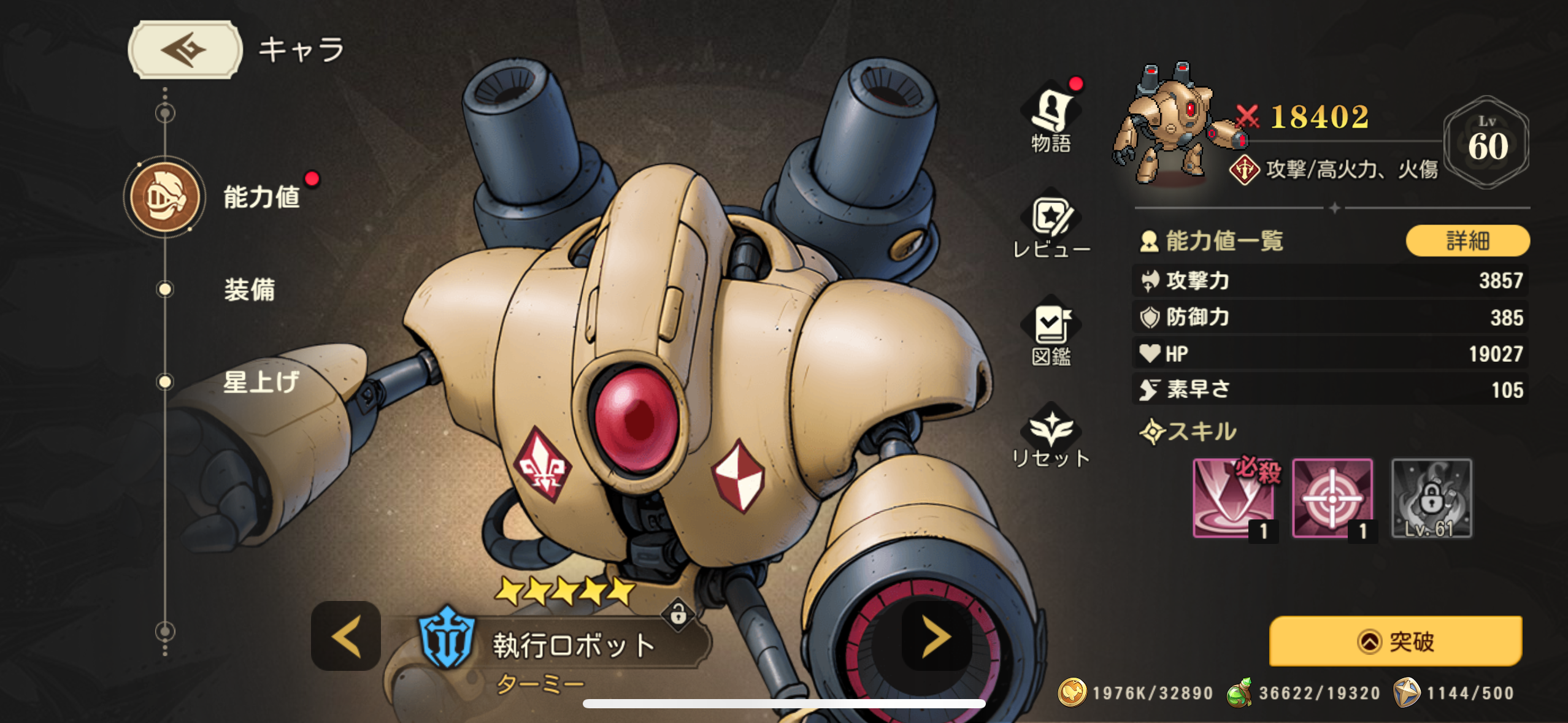Tap the 攻撃/高火力 class tag icon
The height and width of the screenshot is (723, 1568).
click(x=1244, y=169)
